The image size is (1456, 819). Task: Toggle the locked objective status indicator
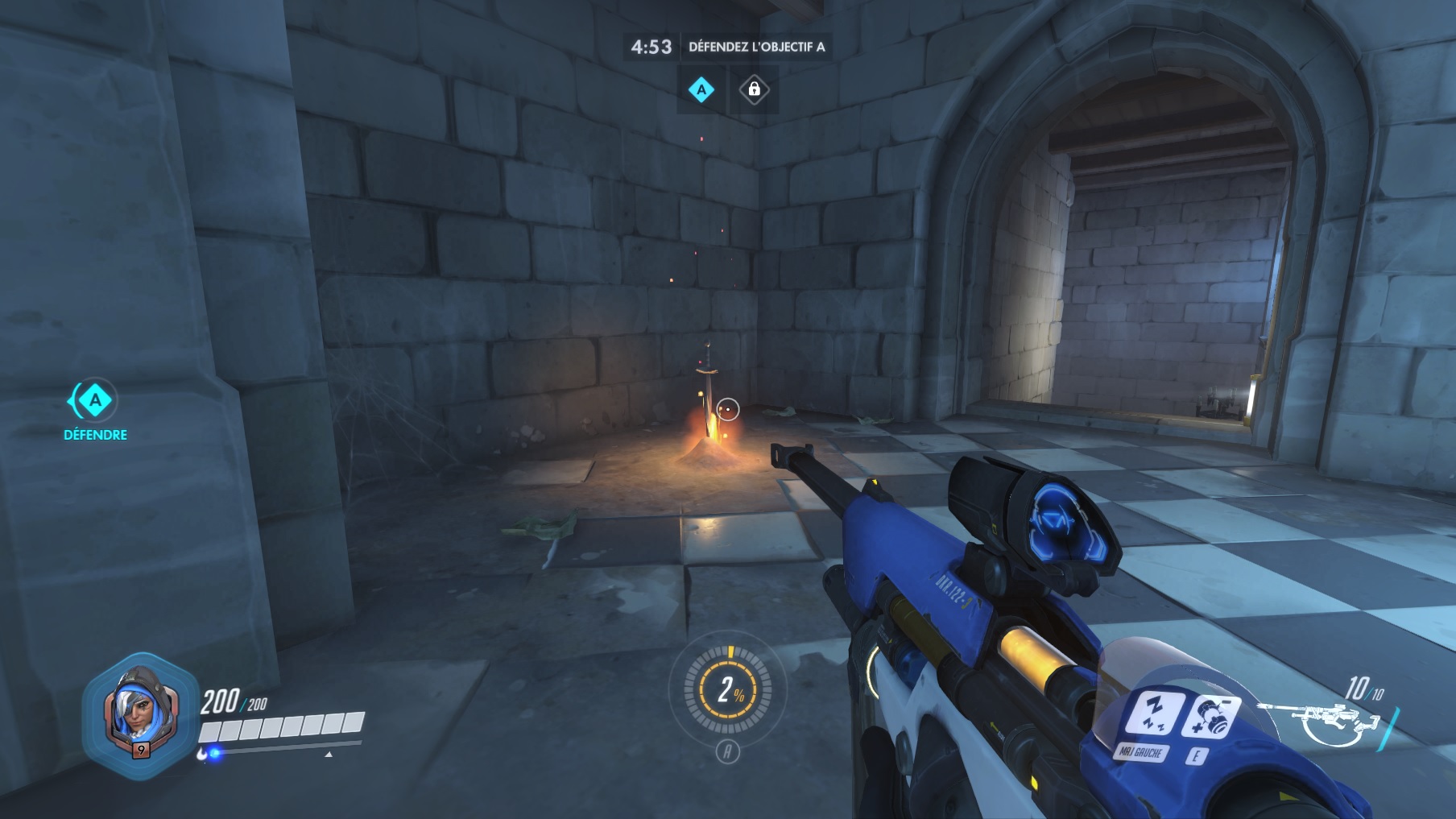pos(755,91)
